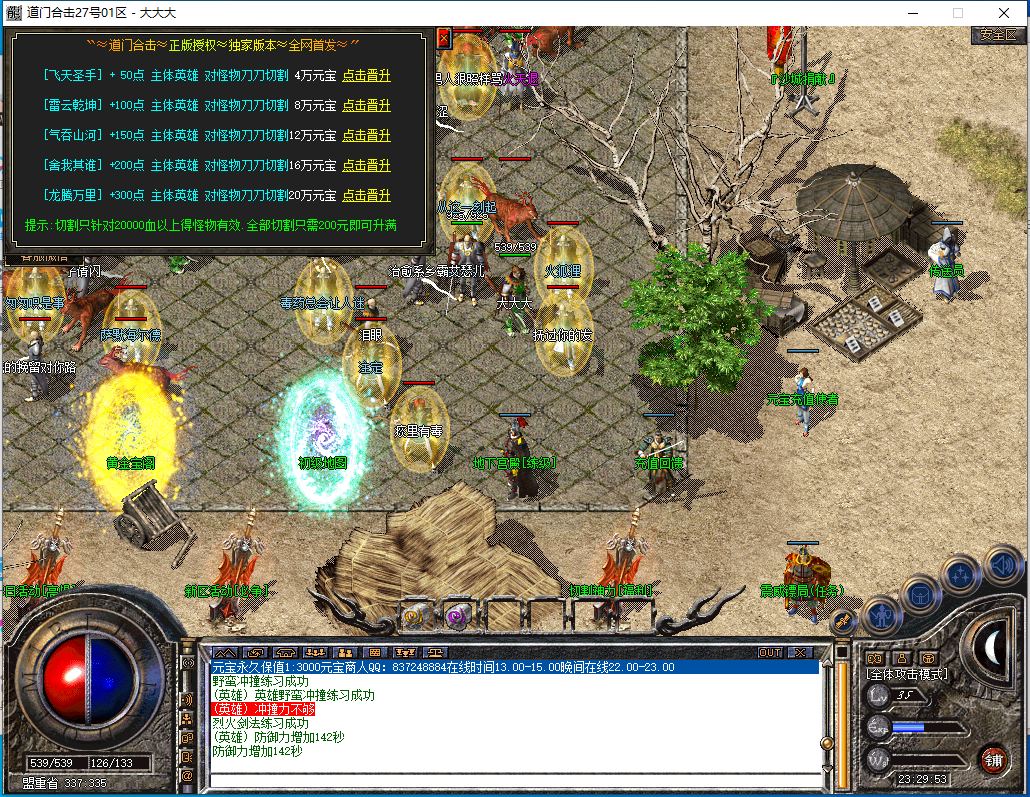Maximize the game window
The image size is (1030, 797).
957,13
